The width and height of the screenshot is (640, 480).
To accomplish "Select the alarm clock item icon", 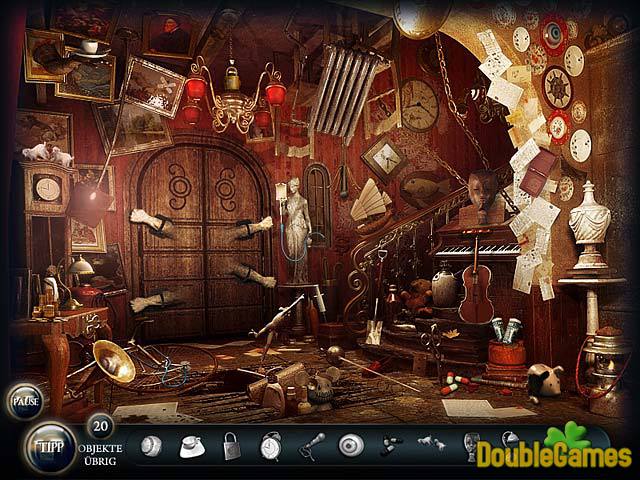I will [x=271, y=445].
